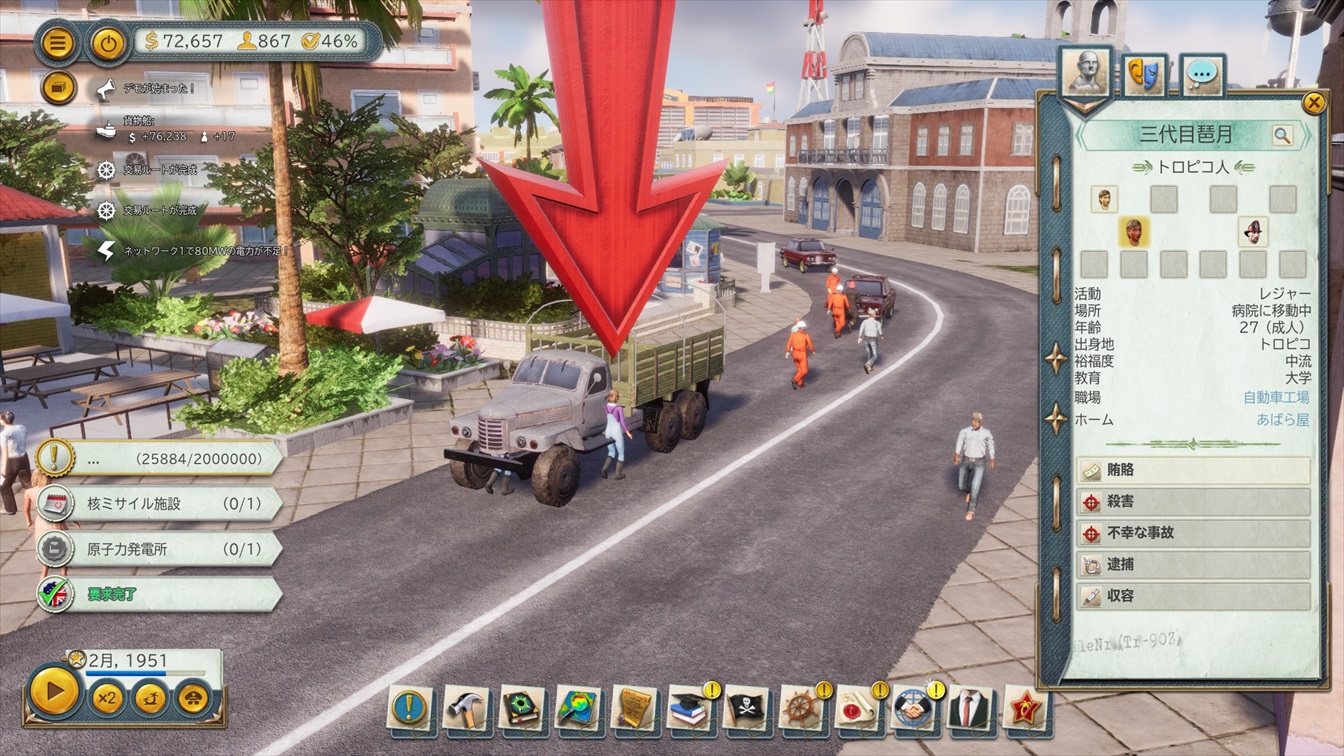Viewport: 1344px width, 756px height.
Task: Choose the 収容 action
Action: point(1193,596)
